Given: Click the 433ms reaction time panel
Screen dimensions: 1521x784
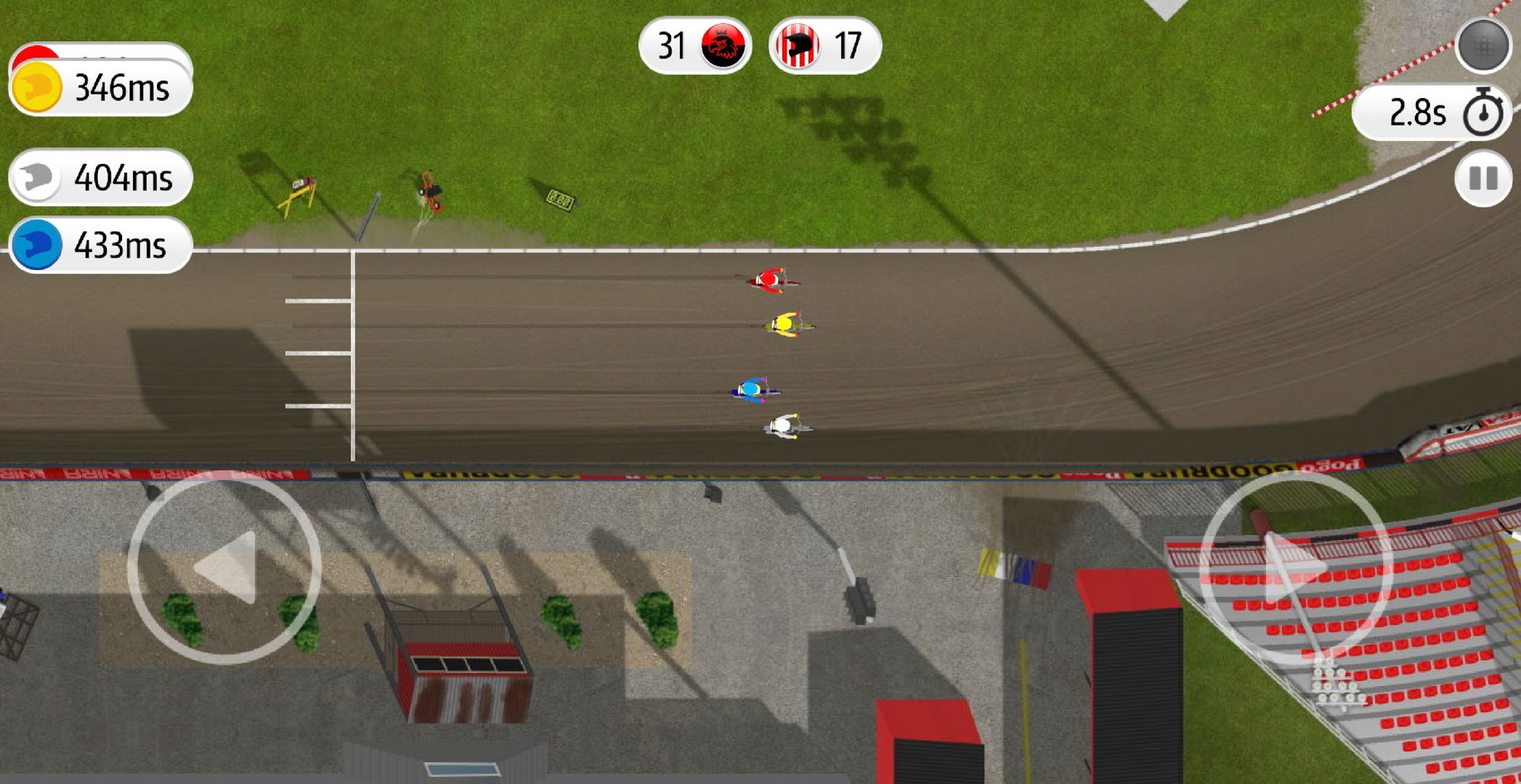Looking at the screenshot, I should [x=99, y=245].
